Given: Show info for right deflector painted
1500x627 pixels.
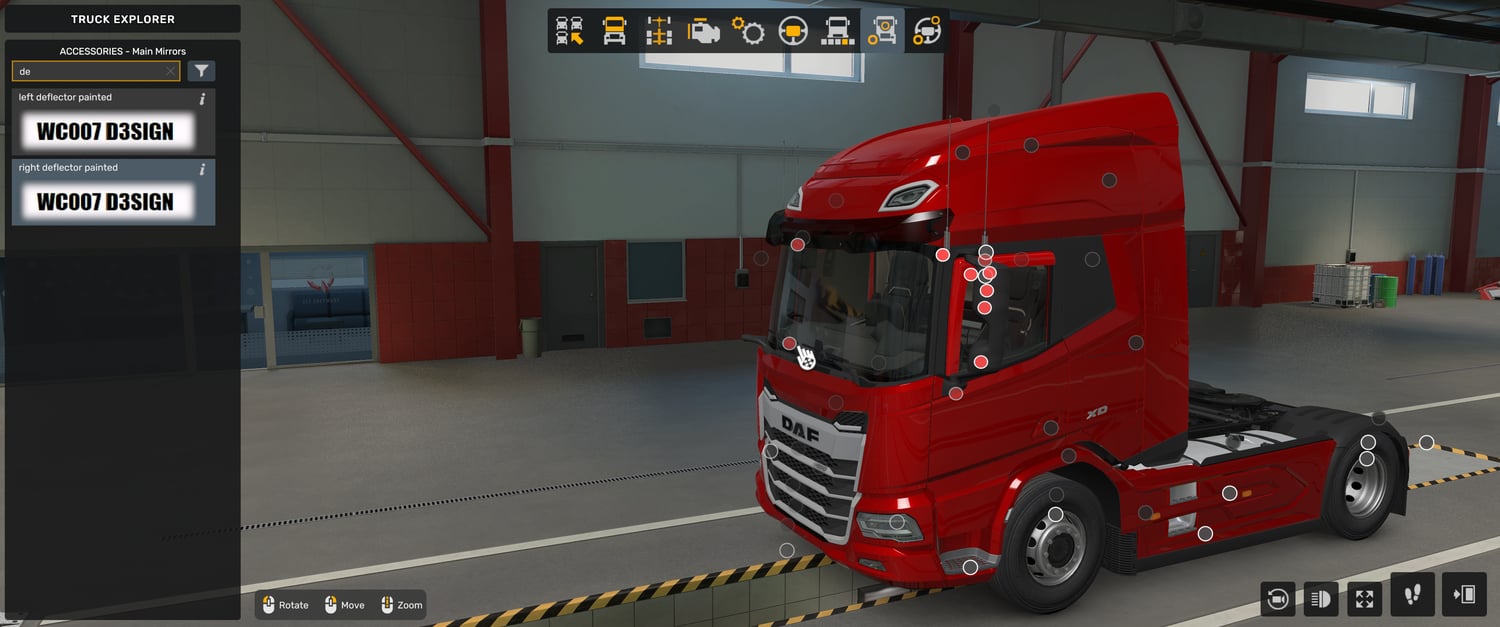Looking at the screenshot, I should [203, 169].
